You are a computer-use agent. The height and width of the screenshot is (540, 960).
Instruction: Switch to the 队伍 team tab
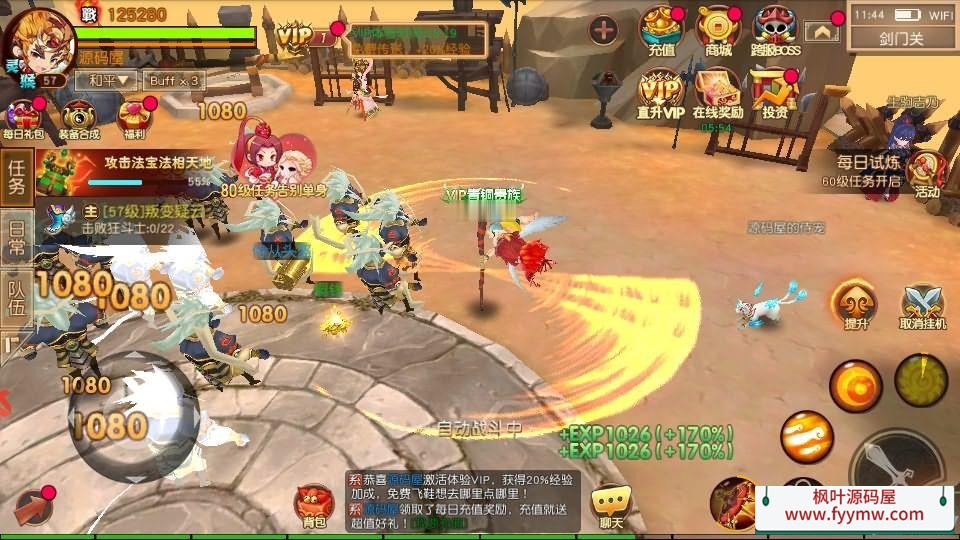(16, 297)
